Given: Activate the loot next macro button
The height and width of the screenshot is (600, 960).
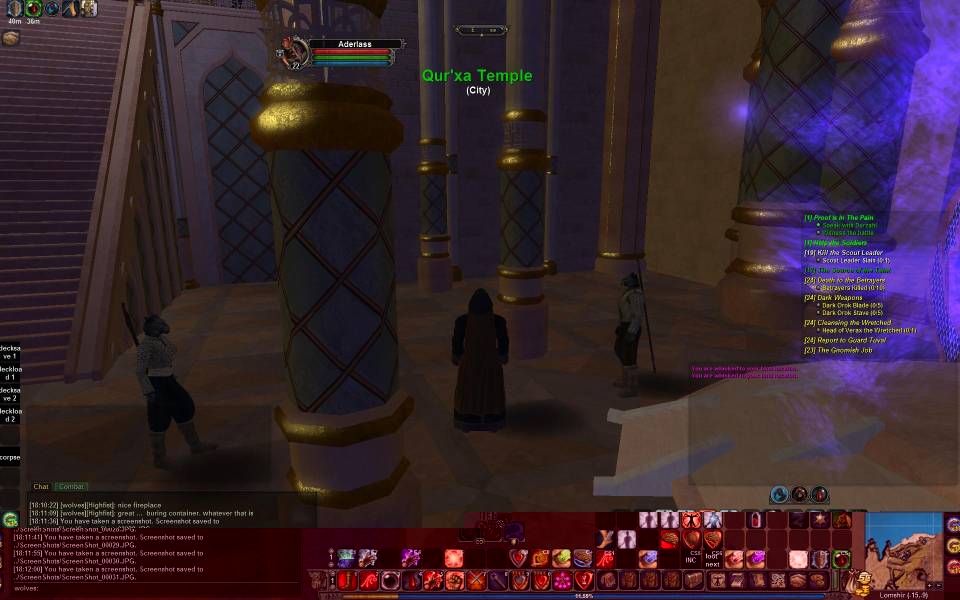Looking at the screenshot, I should click(712, 559).
